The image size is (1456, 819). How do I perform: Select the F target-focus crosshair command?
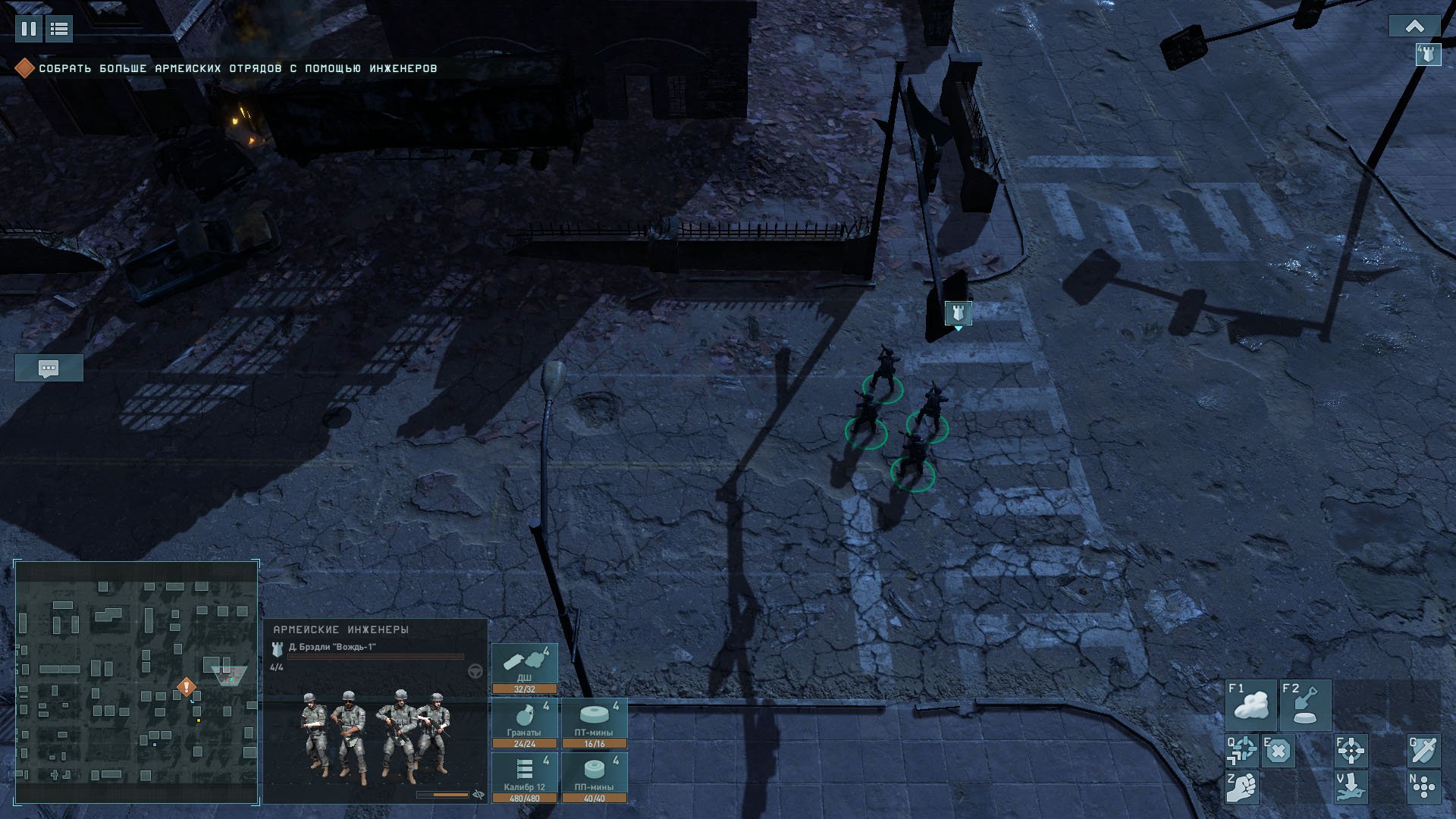tap(1351, 750)
